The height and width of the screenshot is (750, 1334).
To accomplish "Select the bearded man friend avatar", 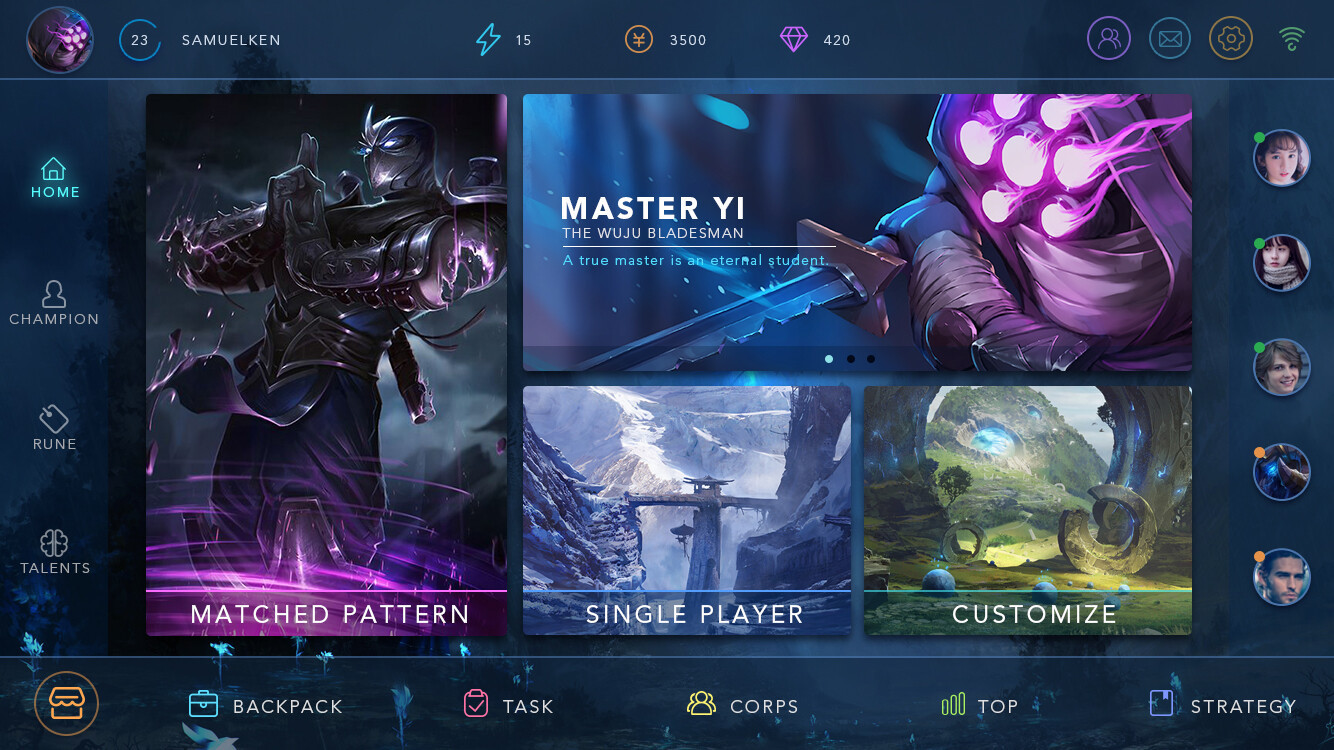I will coord(1282,577).
